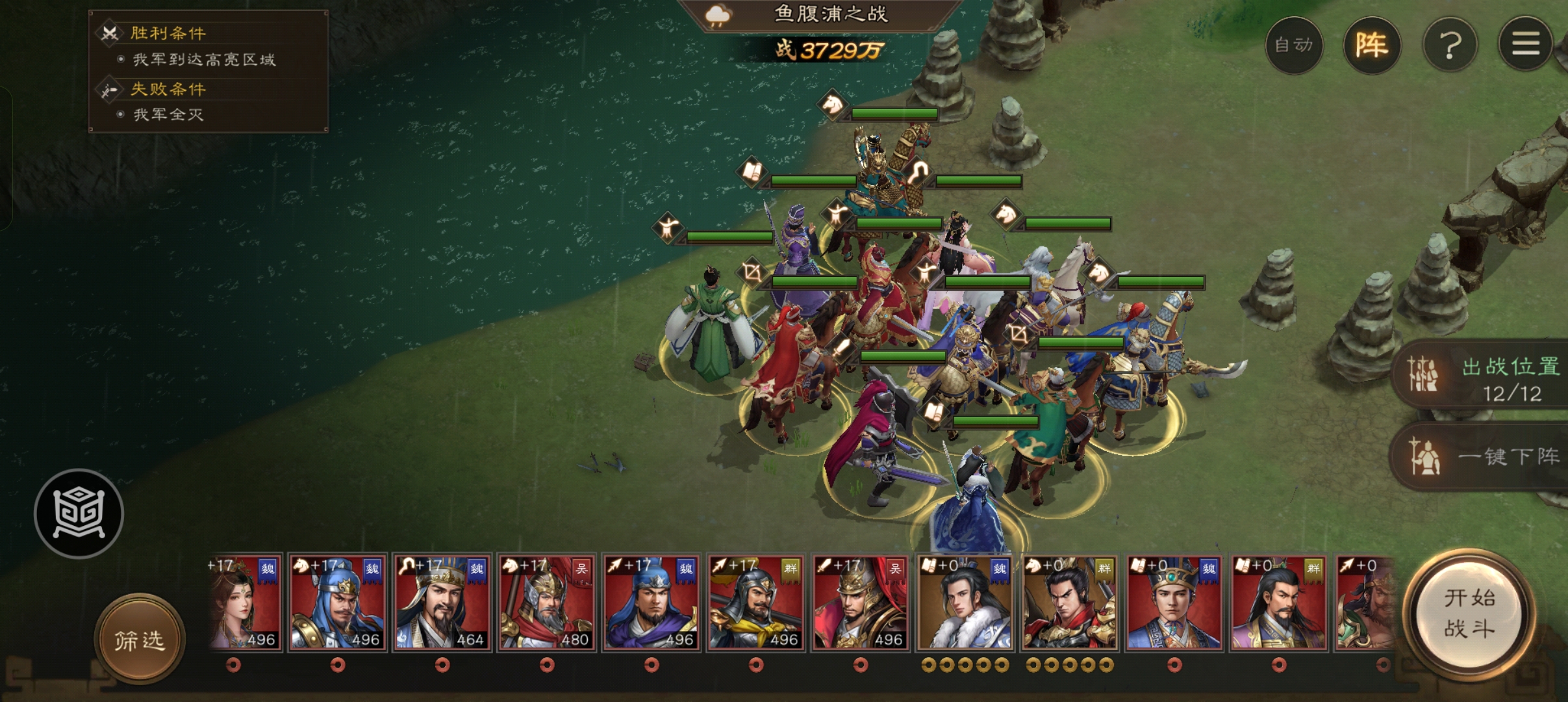Expand the 胜利条件 victory conditions panel
Viewport: 1568px width, 702px height.
point(168,33)
